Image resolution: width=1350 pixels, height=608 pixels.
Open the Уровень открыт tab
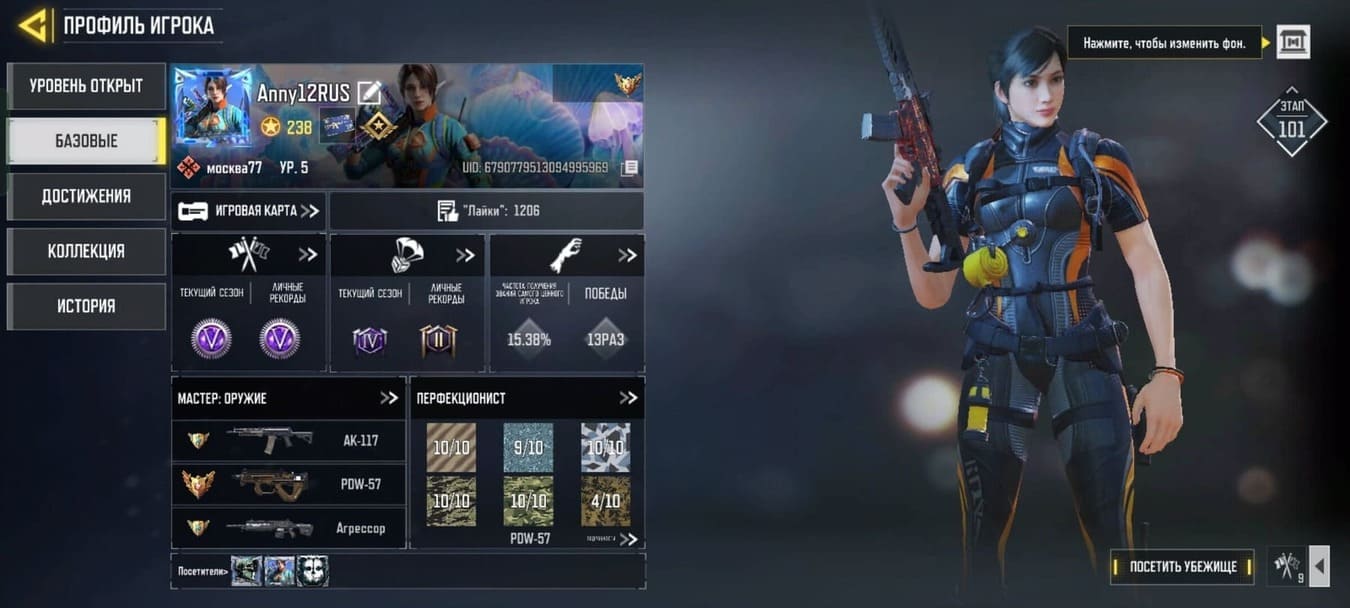pos(86,86)
